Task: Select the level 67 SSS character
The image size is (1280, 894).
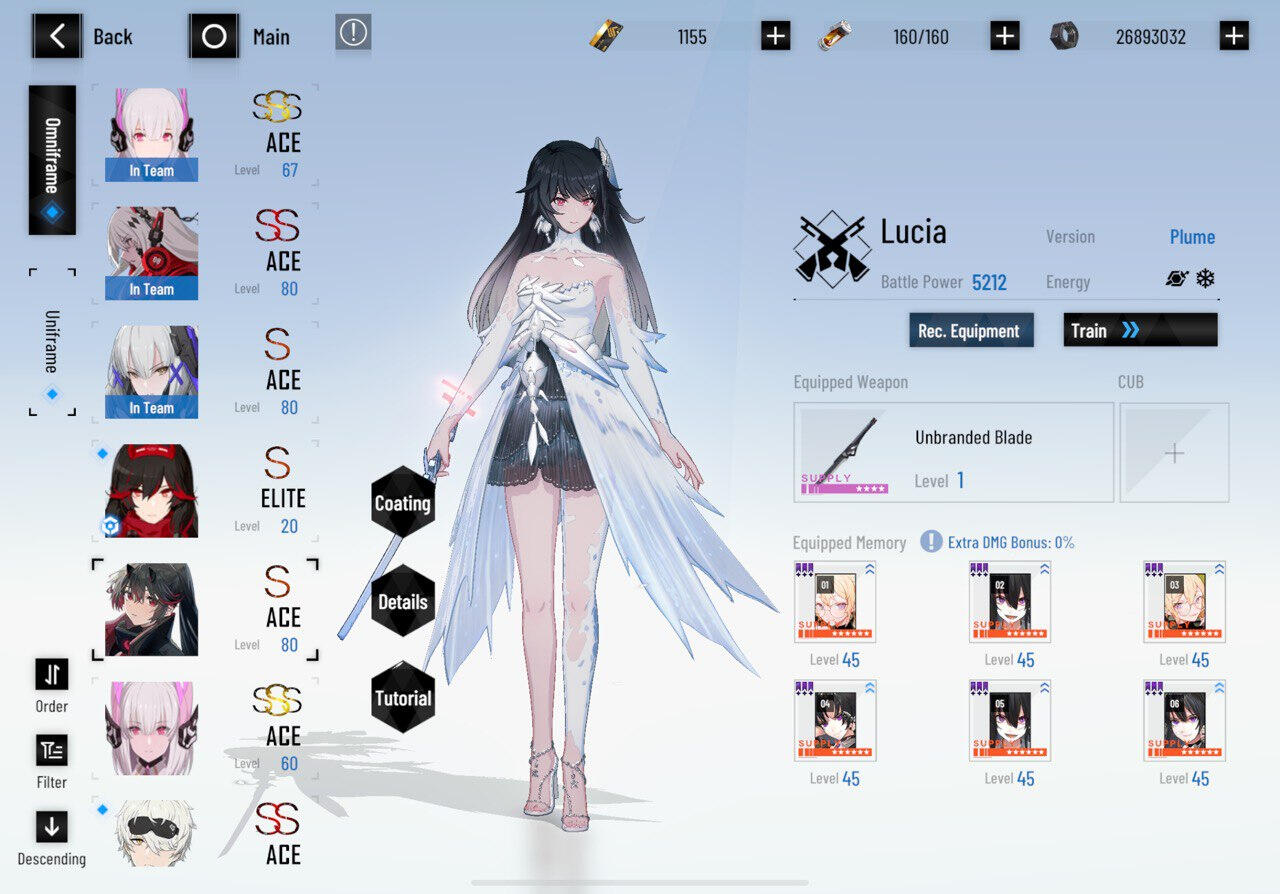Action: point(205,135)
